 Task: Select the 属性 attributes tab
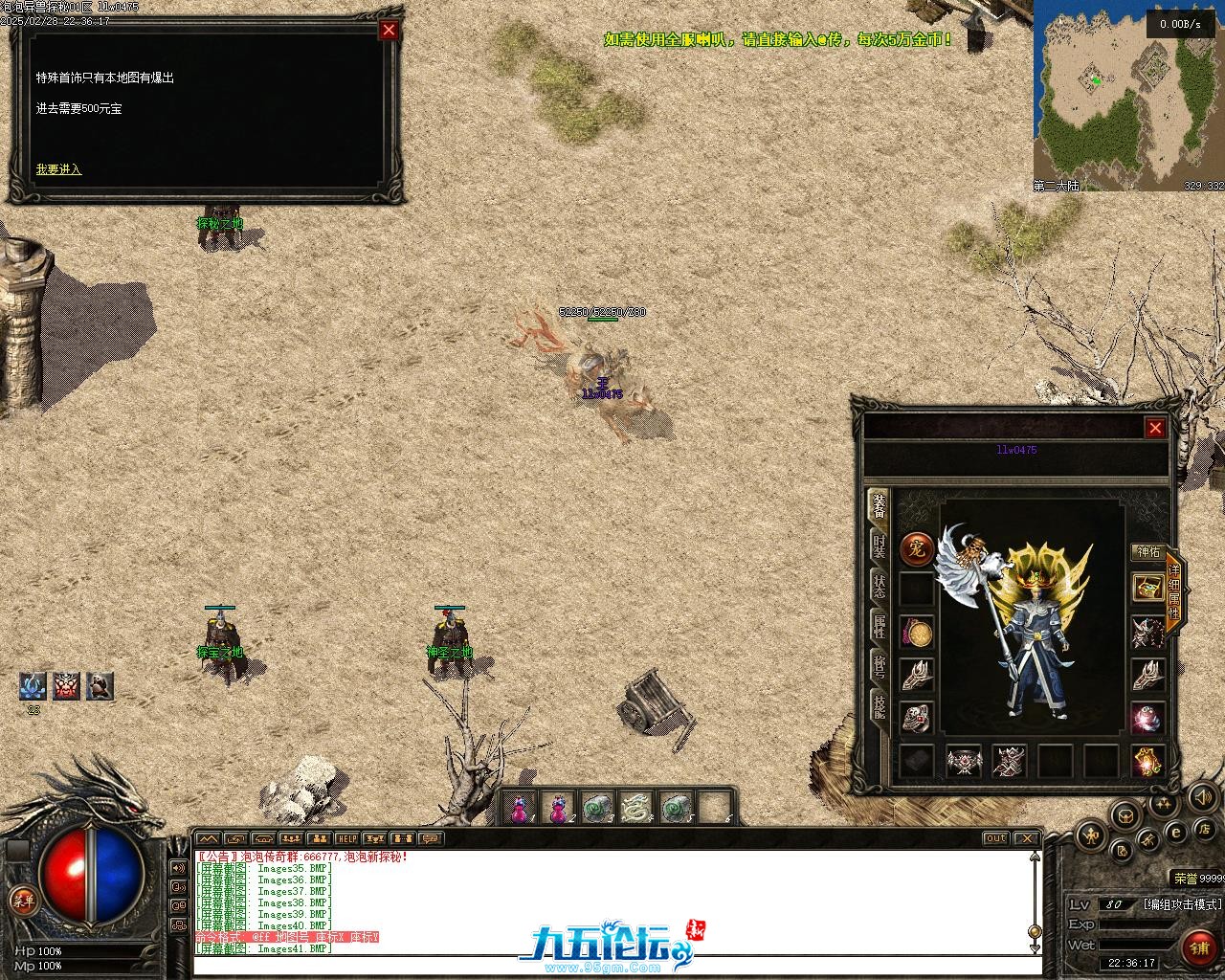pyautogui.click(x=878, y=626)
